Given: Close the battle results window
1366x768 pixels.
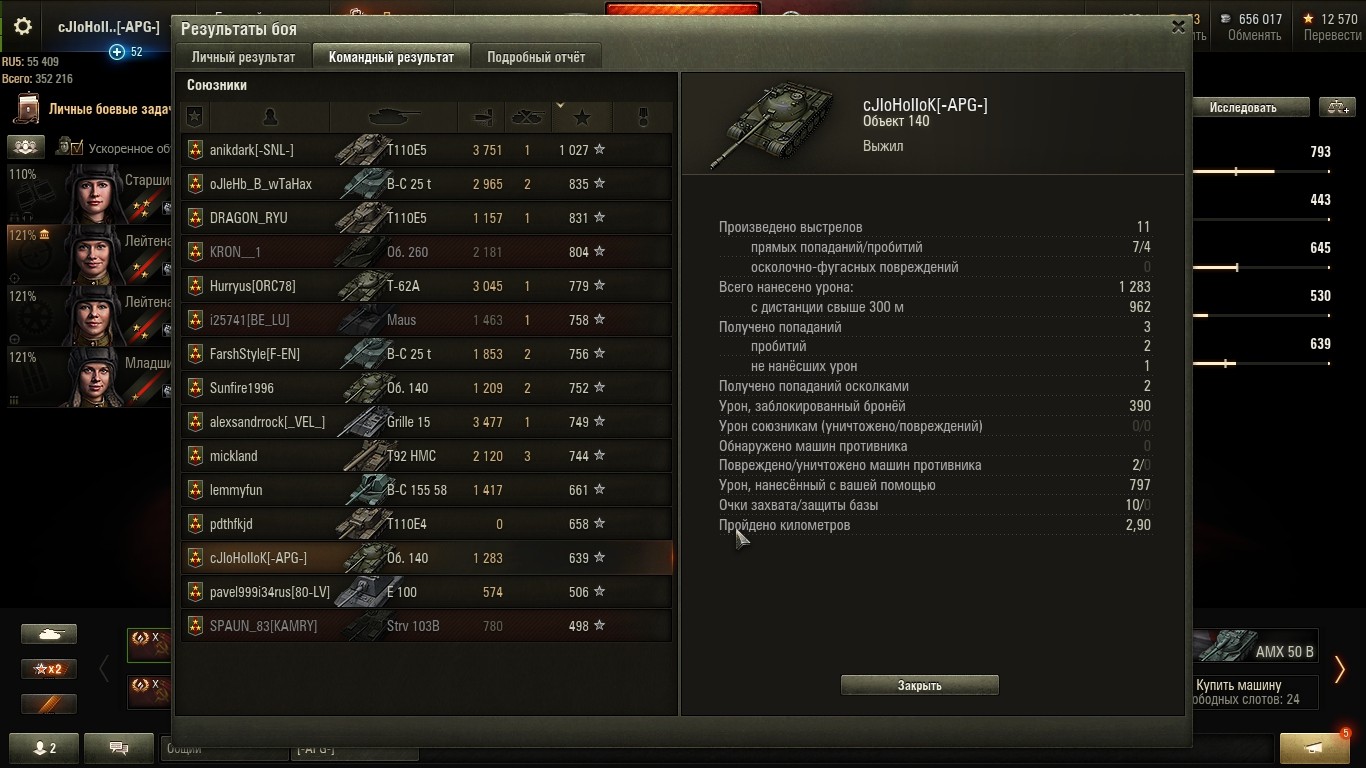Looking at the screenshot, I should [x=1178, y=28].
